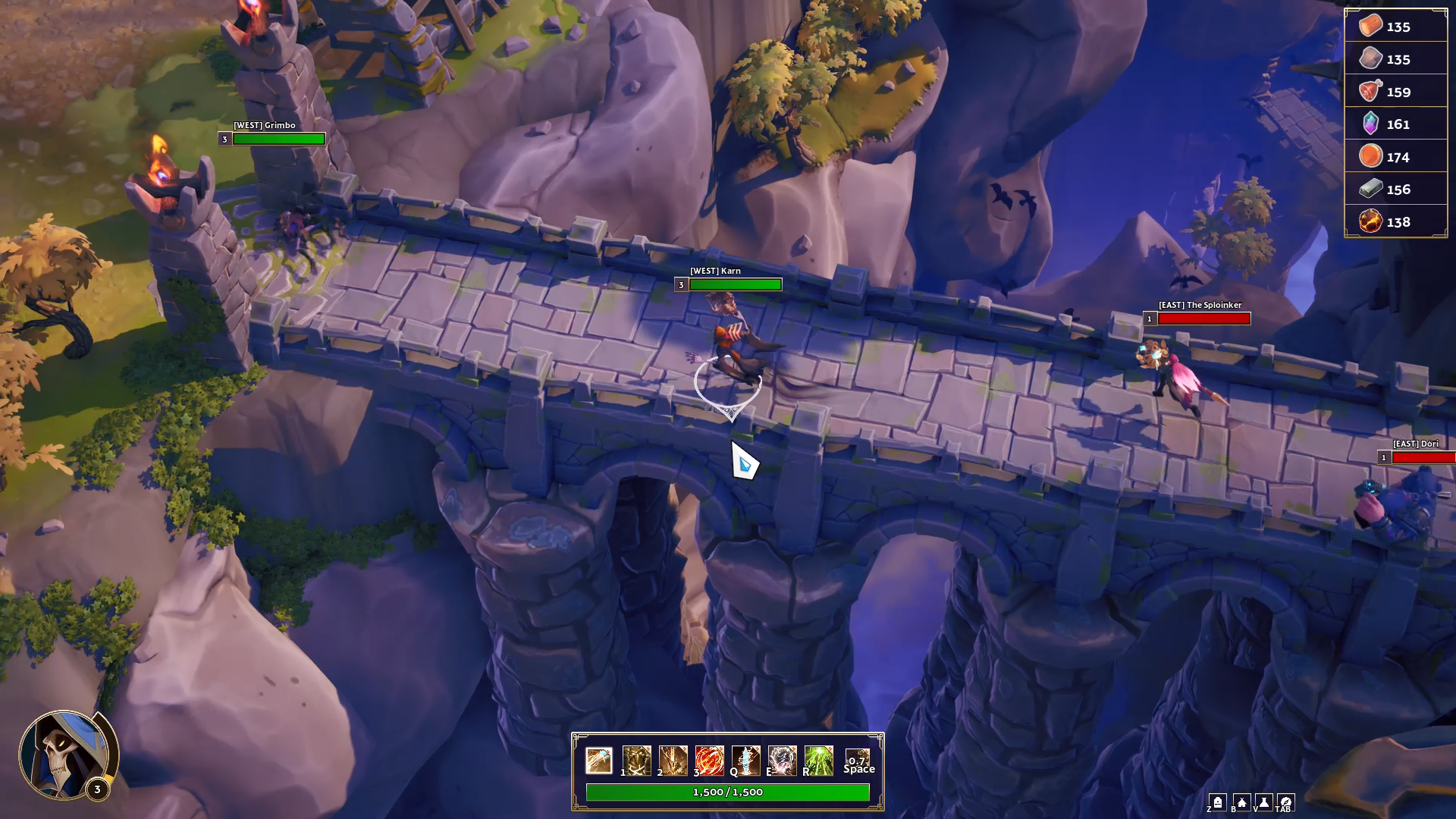Open the compass map button
The image size is (1456, 819).
pyautogui.click(x=1286, y=802)
